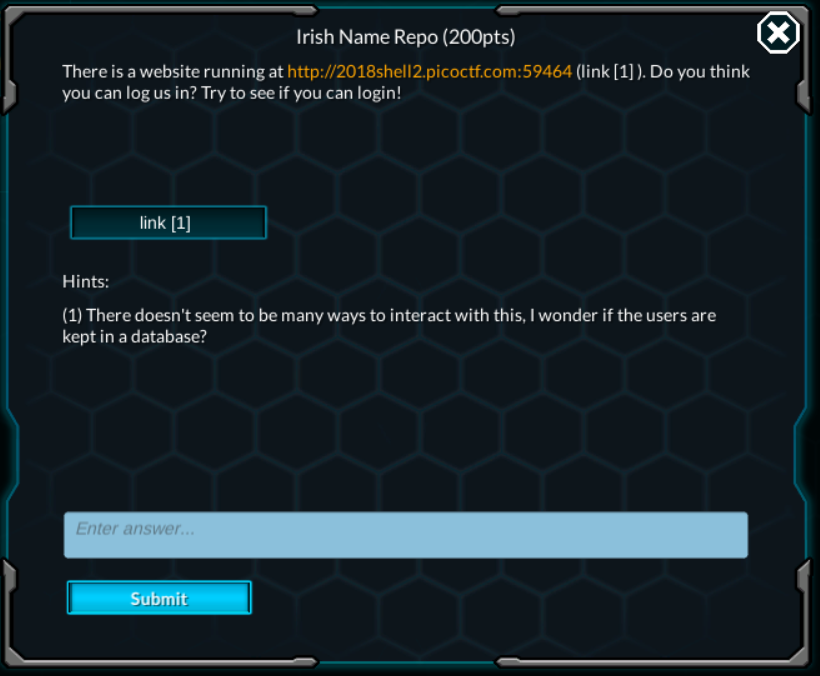
Task: Click the "link [1]" button
Action: point(168,223)
